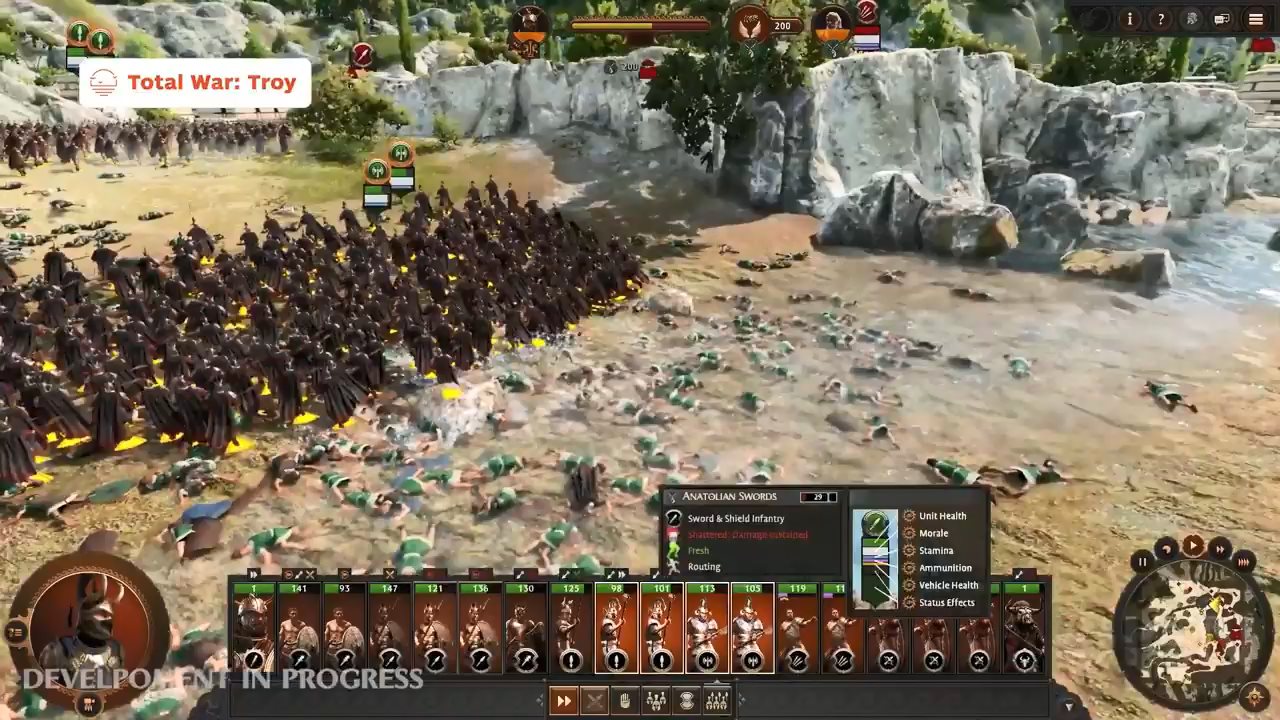Switch to double fast-forward speed

click(1220, 548)
